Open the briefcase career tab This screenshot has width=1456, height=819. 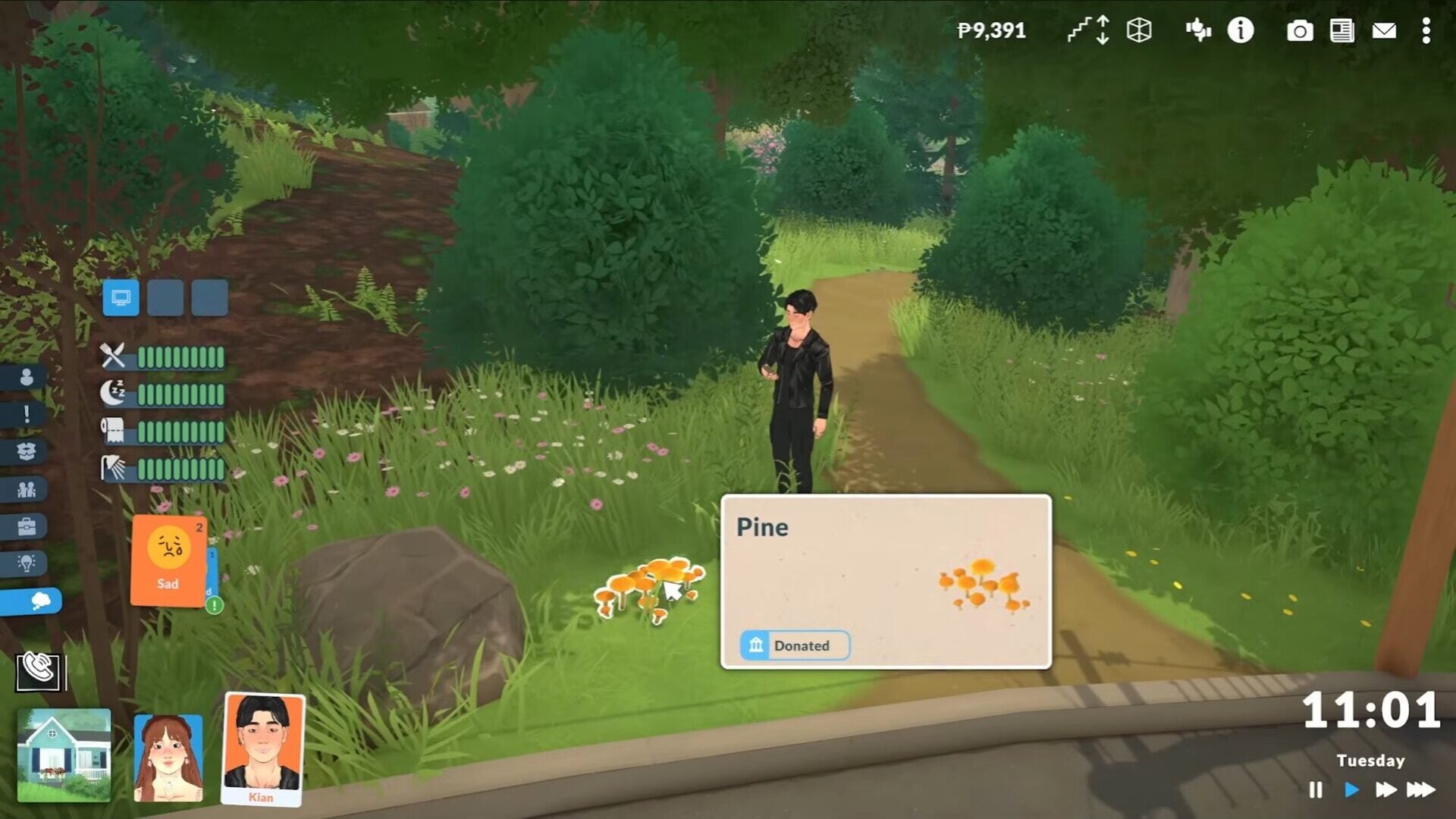(27, 526)
